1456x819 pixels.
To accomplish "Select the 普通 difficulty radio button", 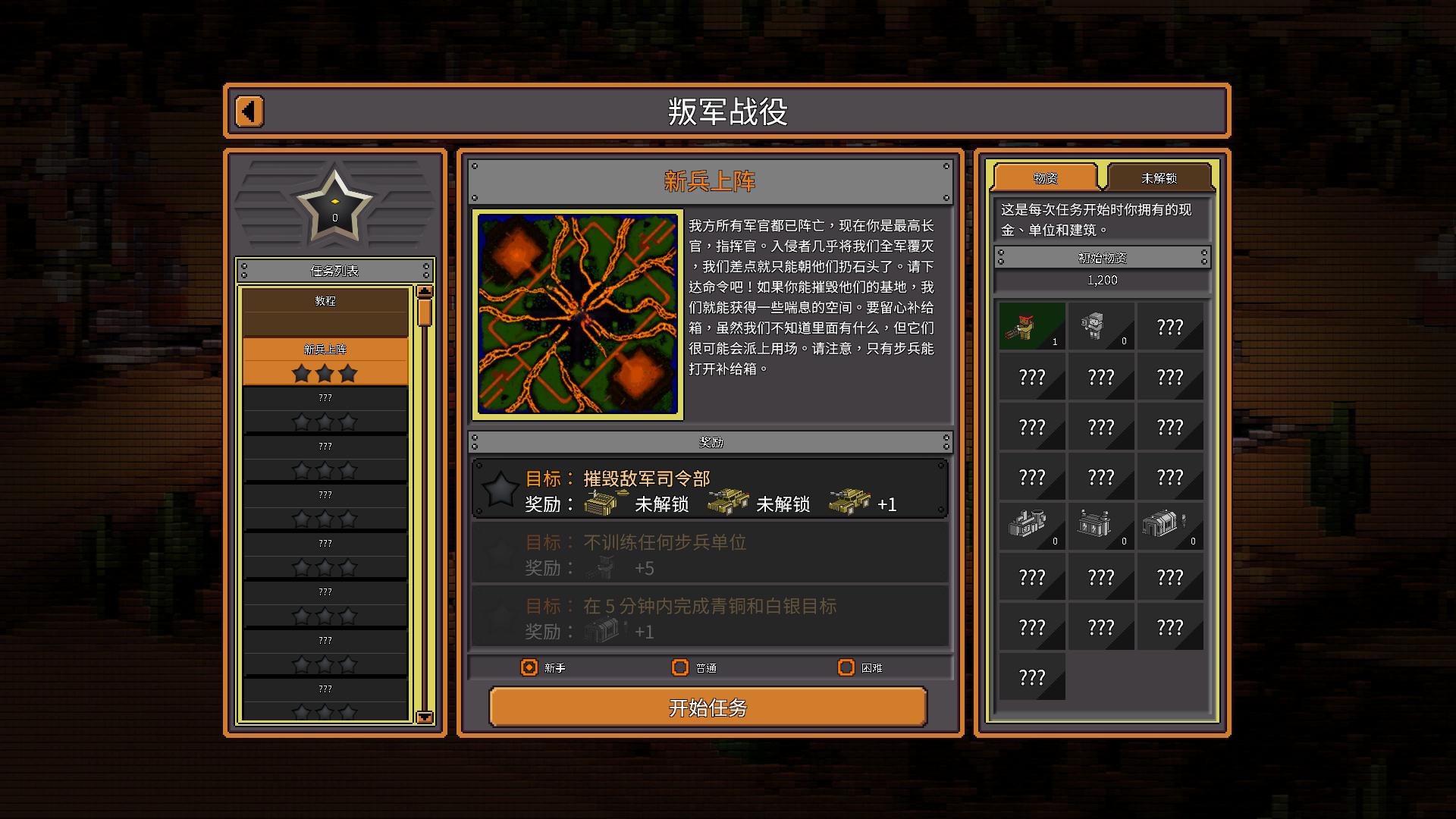I will 679,668.
